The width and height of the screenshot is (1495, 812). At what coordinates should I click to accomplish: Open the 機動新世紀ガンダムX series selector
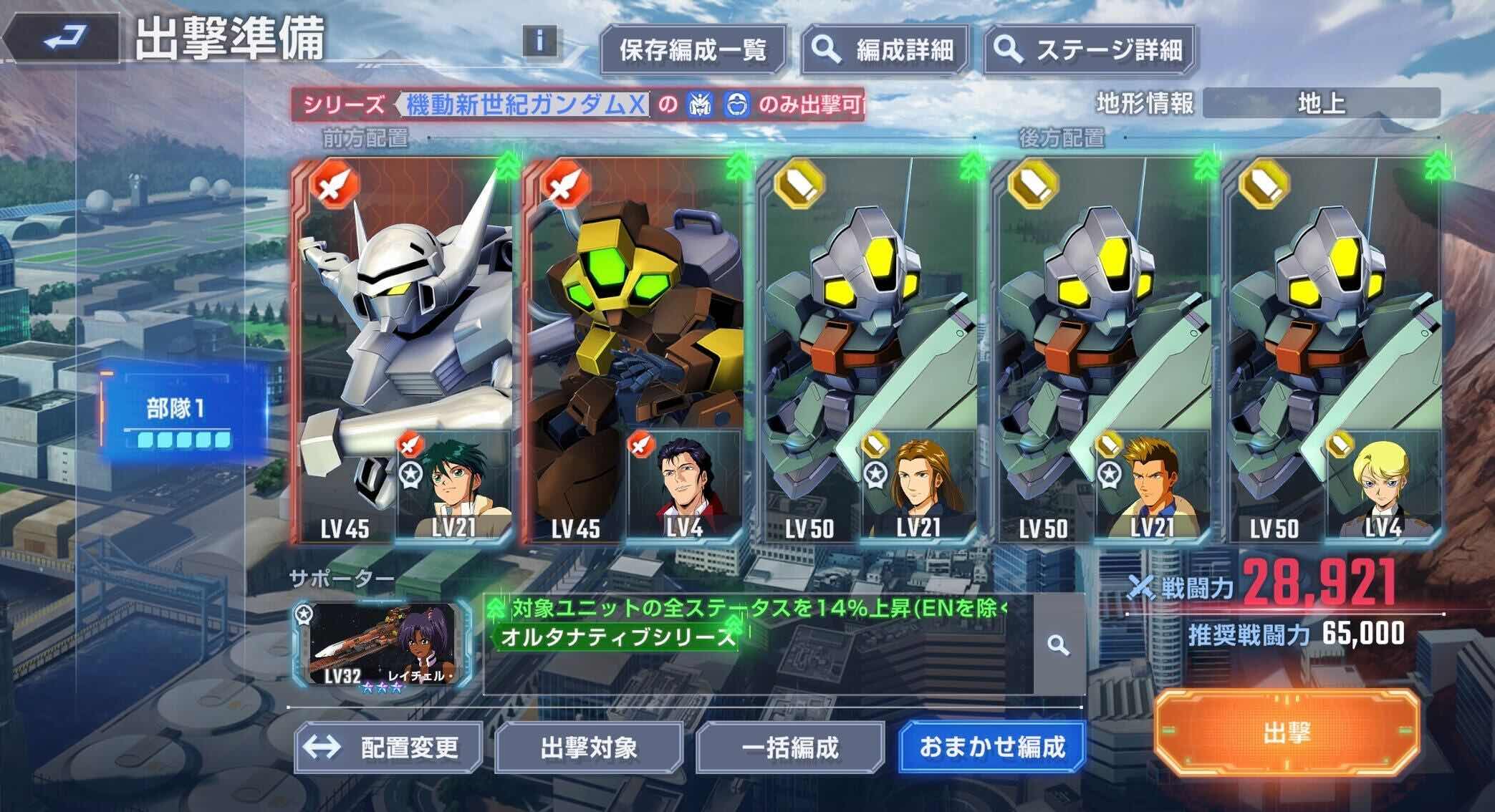coord(528,106)
